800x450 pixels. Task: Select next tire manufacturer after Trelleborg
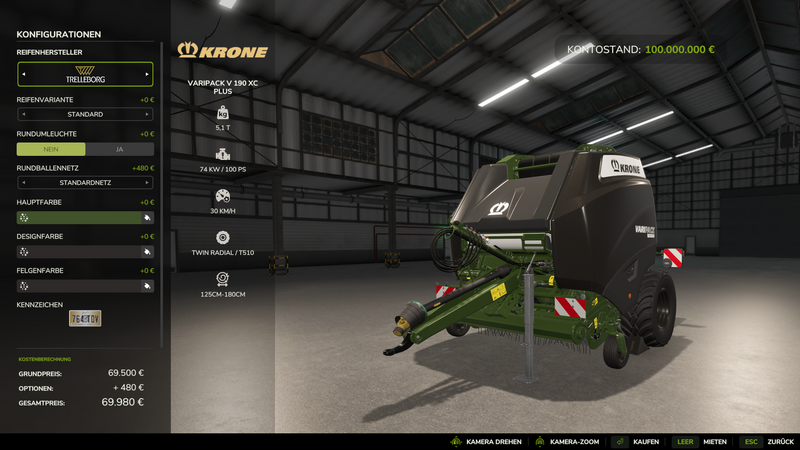coord(147,74)
